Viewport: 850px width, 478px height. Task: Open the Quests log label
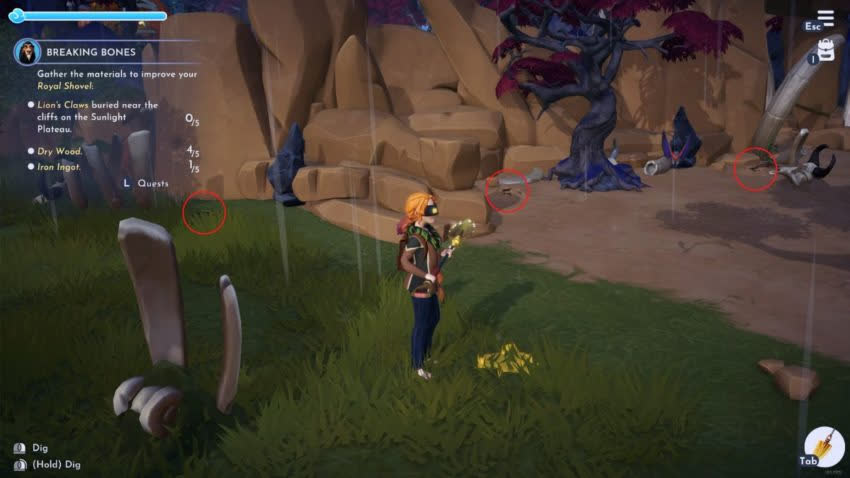coord(152,184)
